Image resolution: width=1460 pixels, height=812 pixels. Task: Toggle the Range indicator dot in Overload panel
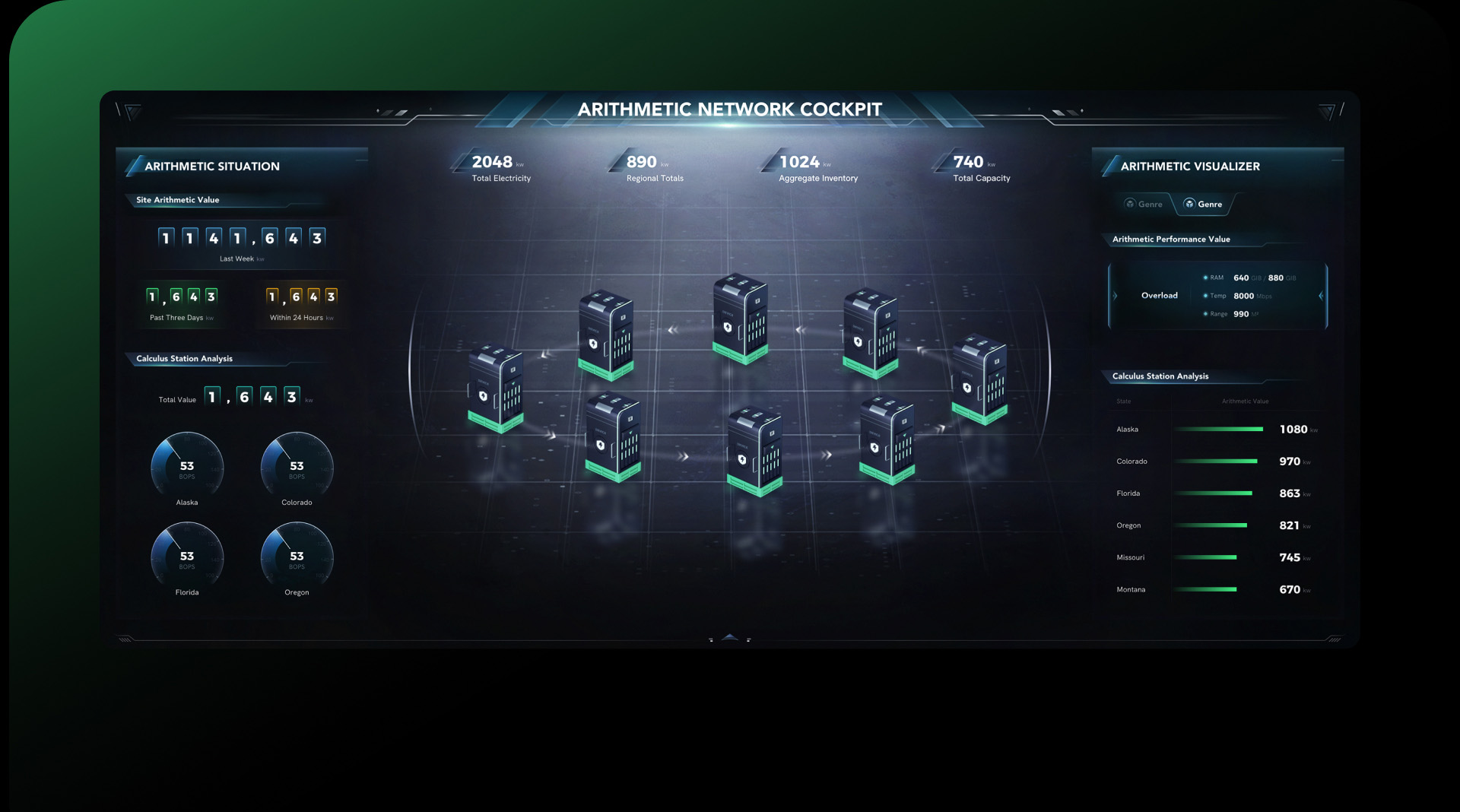1205,314
